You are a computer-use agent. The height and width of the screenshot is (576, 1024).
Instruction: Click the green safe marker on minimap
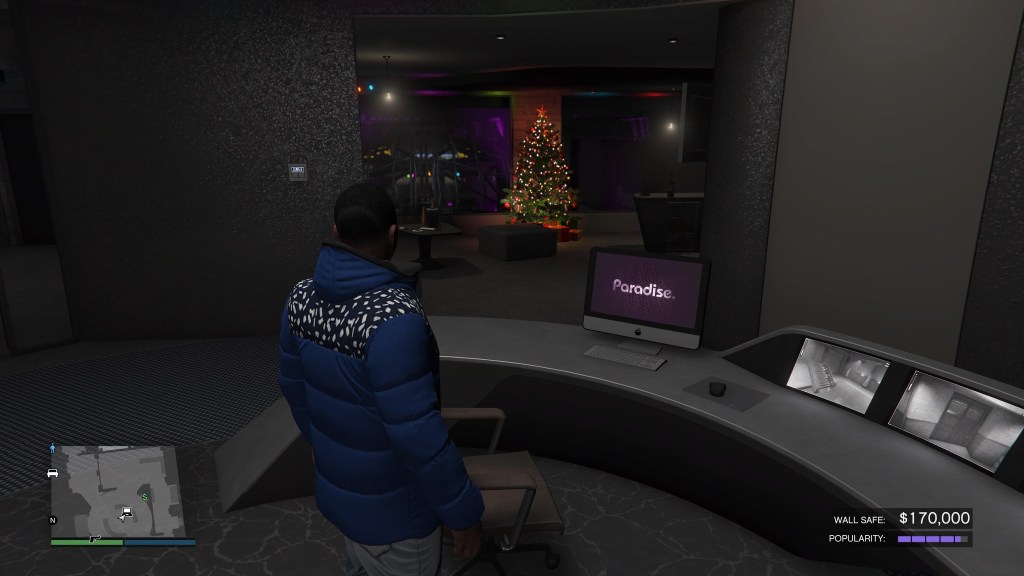click(x=144, y=495)
